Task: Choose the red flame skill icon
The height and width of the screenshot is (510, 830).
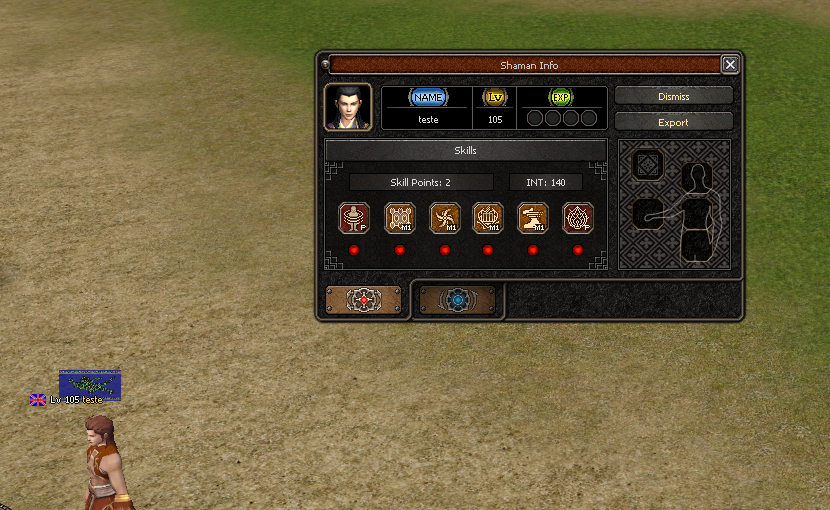Action: pyautogui.click(x=578, y=218)
